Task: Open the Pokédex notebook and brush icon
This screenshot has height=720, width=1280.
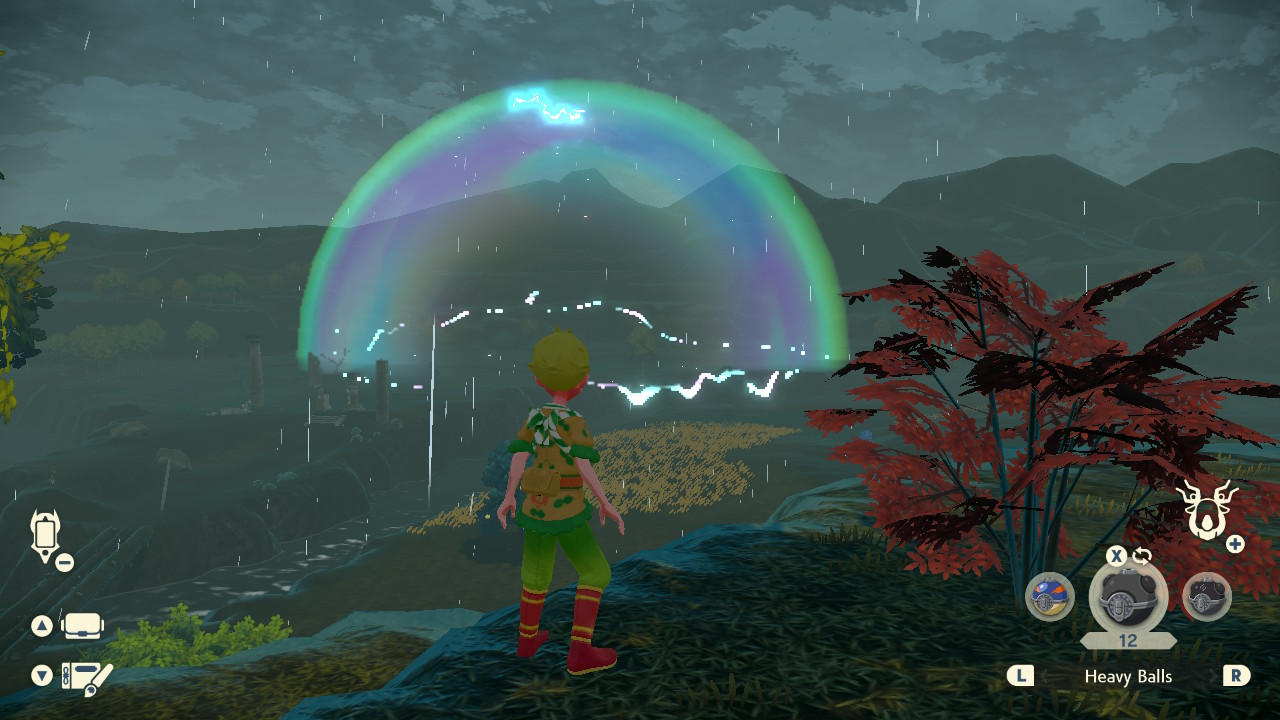Action: 86,677
